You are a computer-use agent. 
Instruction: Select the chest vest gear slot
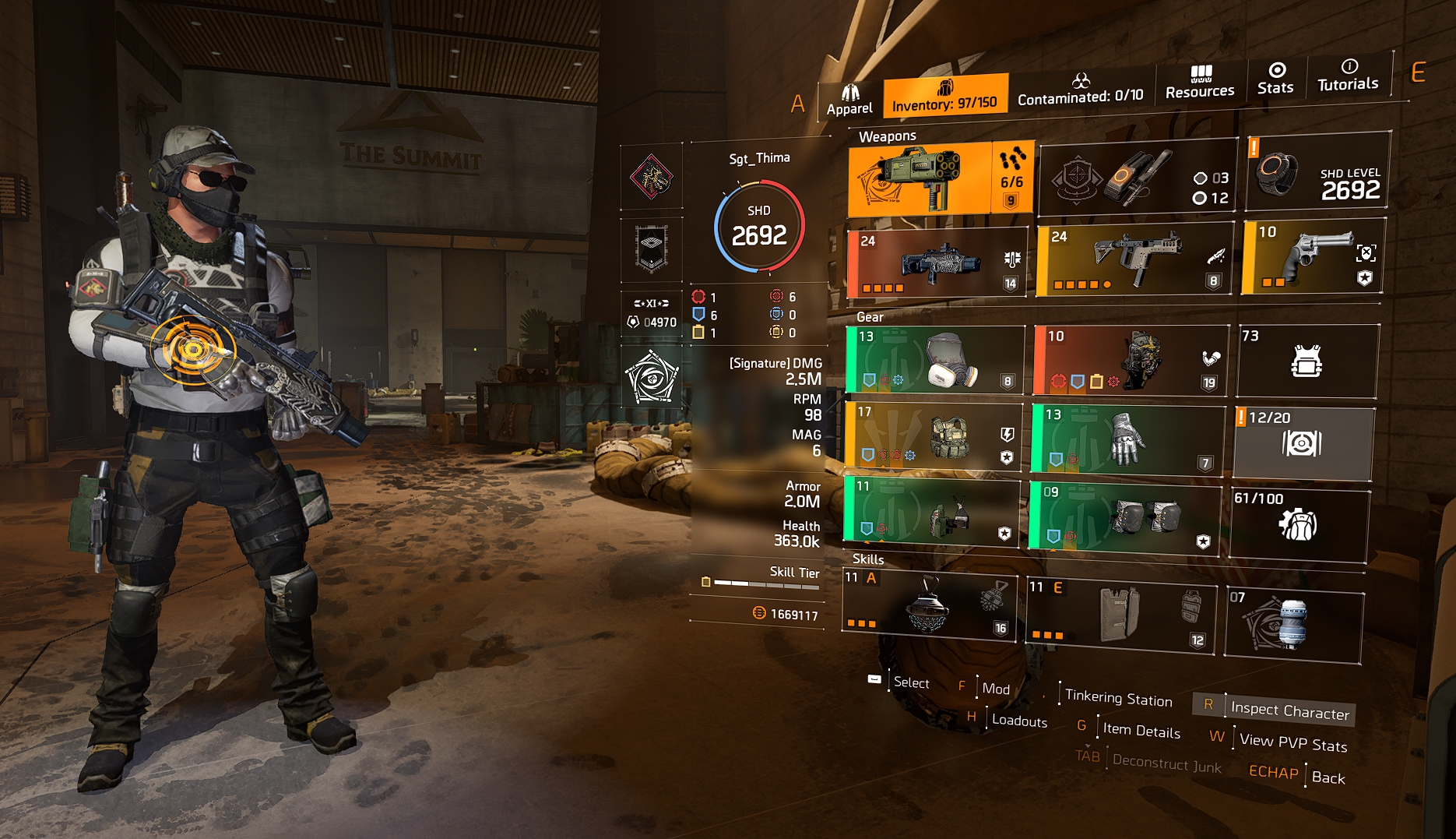(933, 436)
